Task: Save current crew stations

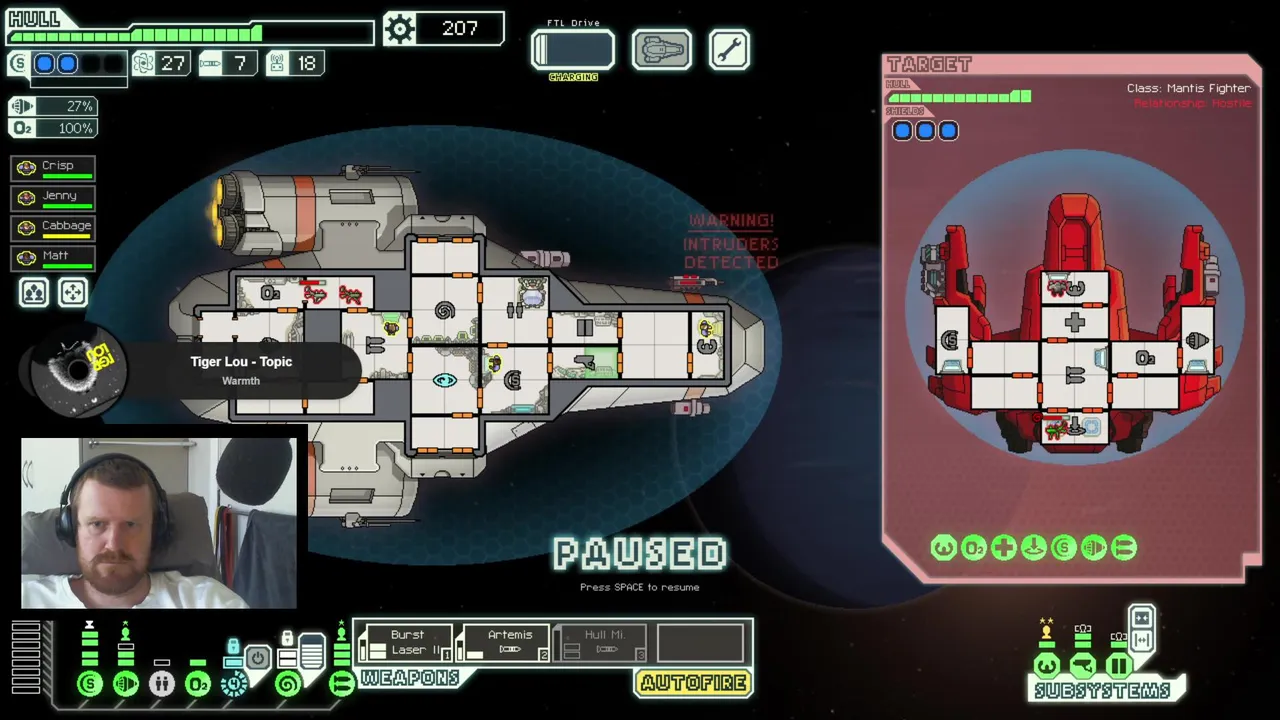Action: (x=34, y=292)
